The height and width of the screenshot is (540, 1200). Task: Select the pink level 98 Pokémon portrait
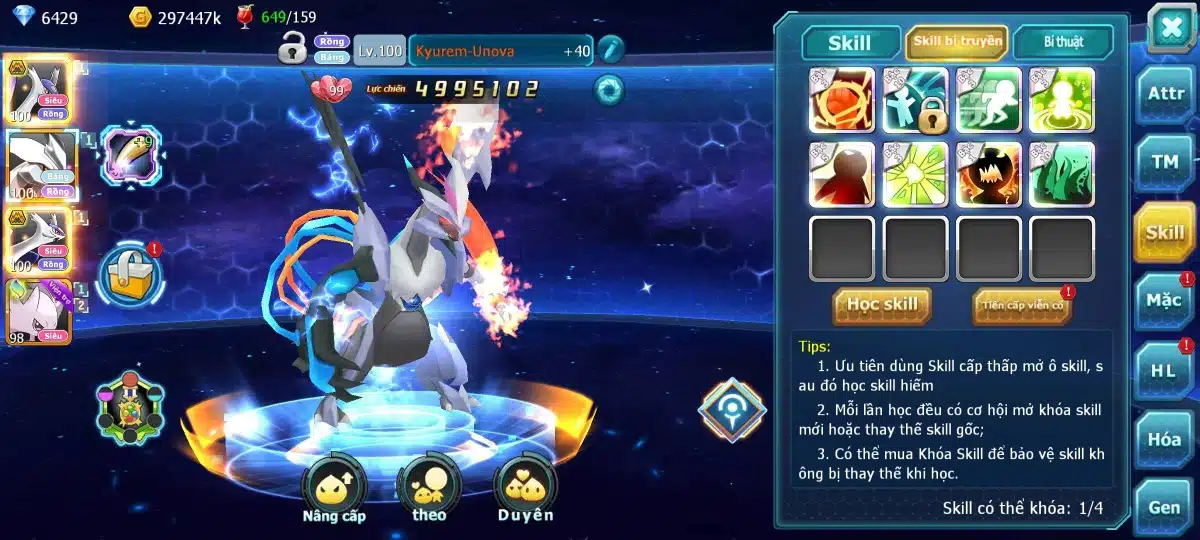tap(38, 310)
